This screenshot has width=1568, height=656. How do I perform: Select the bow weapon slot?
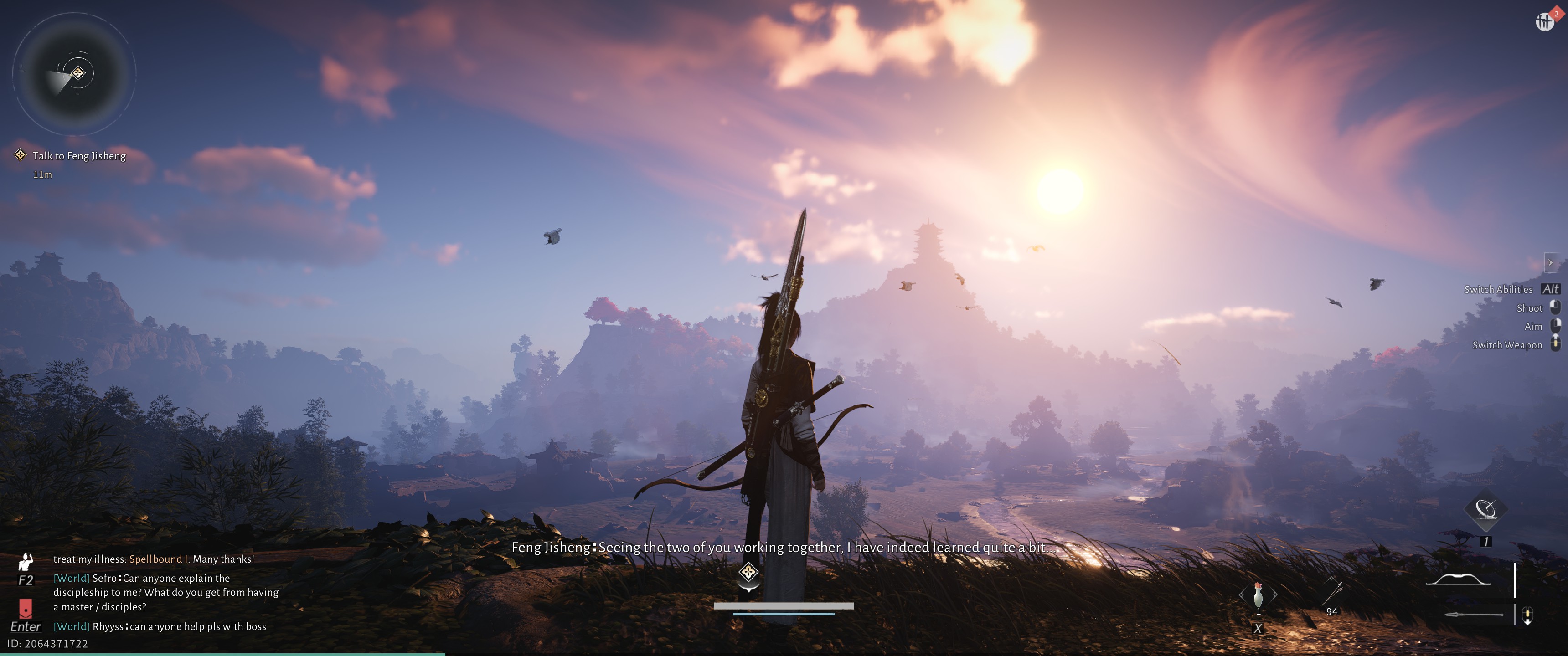(1459, 580)
